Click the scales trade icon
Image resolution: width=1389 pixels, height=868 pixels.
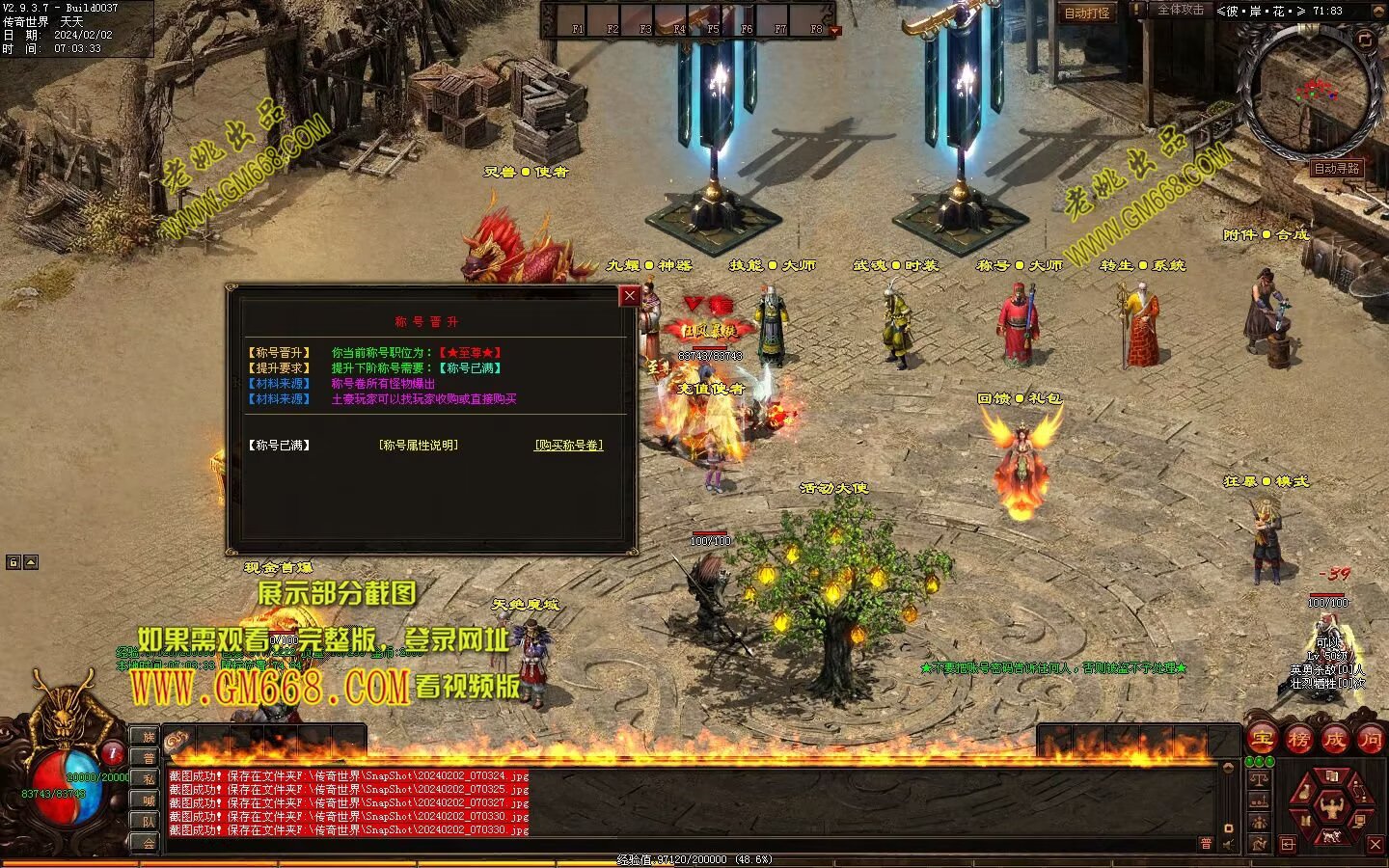(1259, 777)
